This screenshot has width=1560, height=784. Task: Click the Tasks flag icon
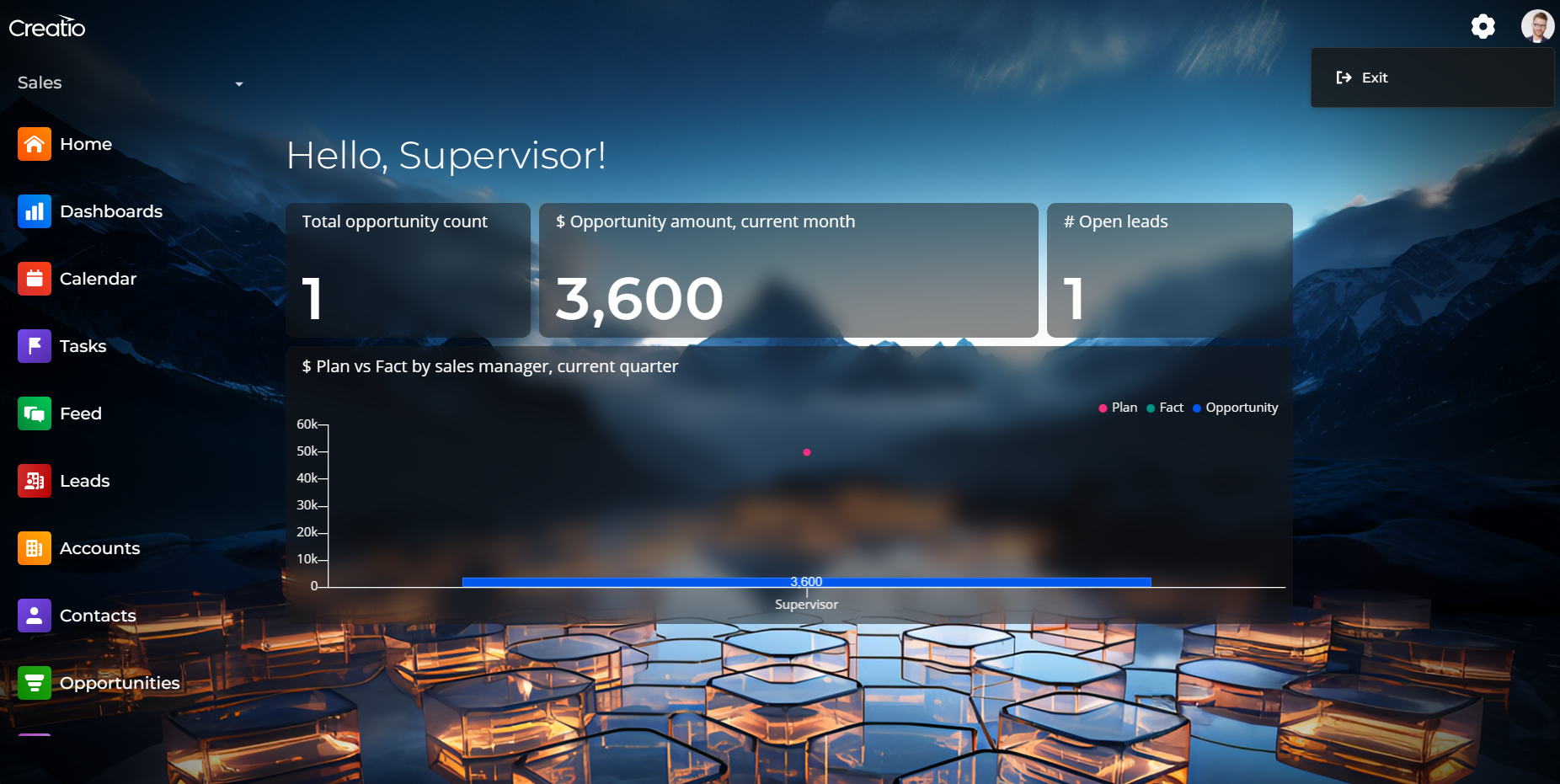pyautogui.click(x=35, y=346)
